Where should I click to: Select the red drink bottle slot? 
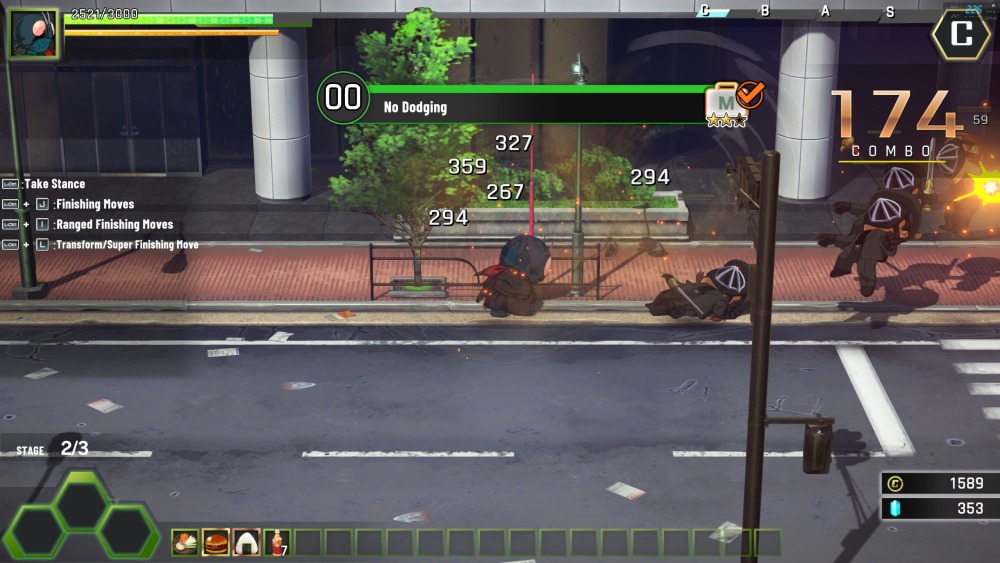click(x=277, y=543)
